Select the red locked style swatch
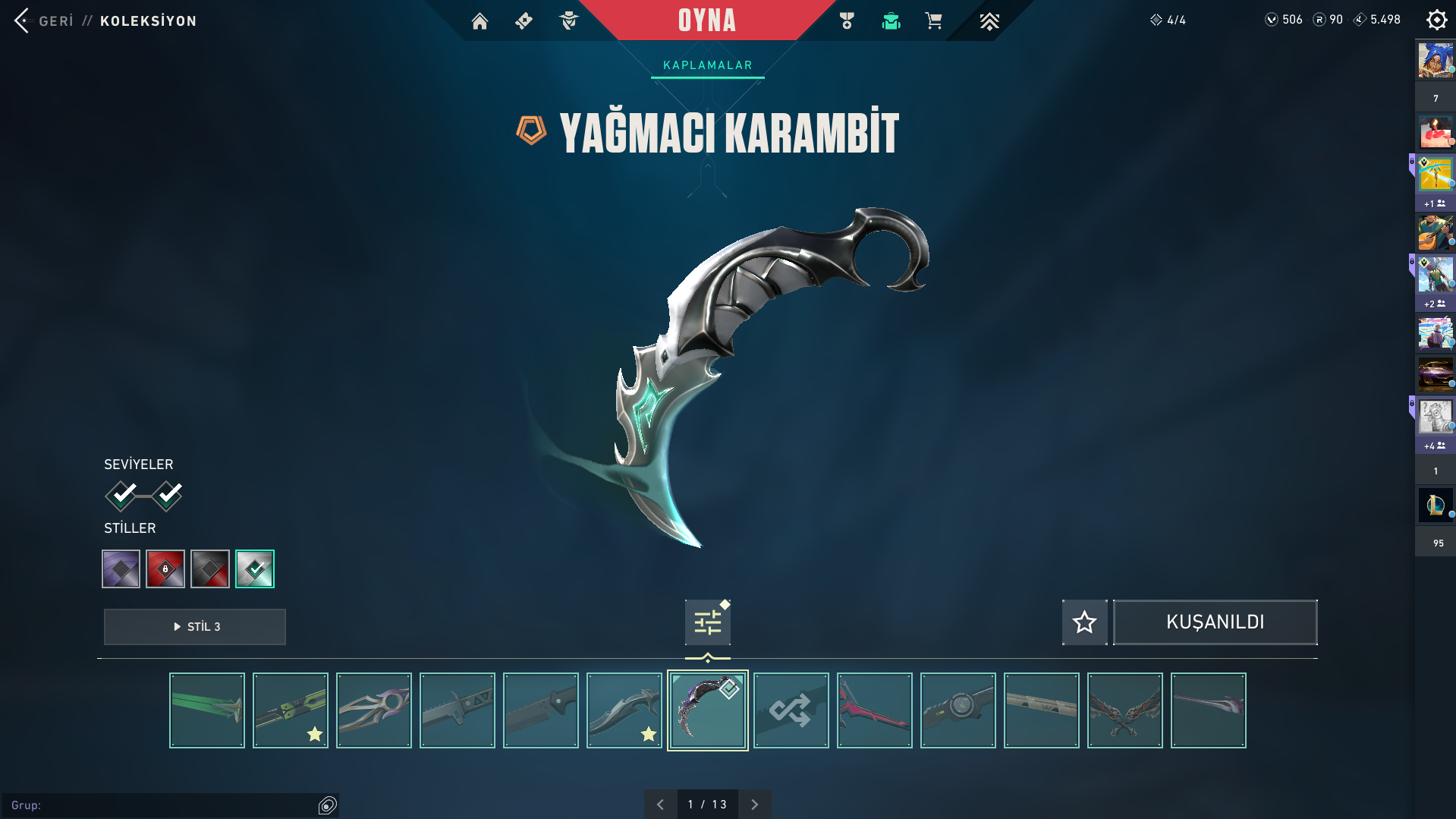The height and width of the screenshot is (819, 1456). tap(165, 569)
